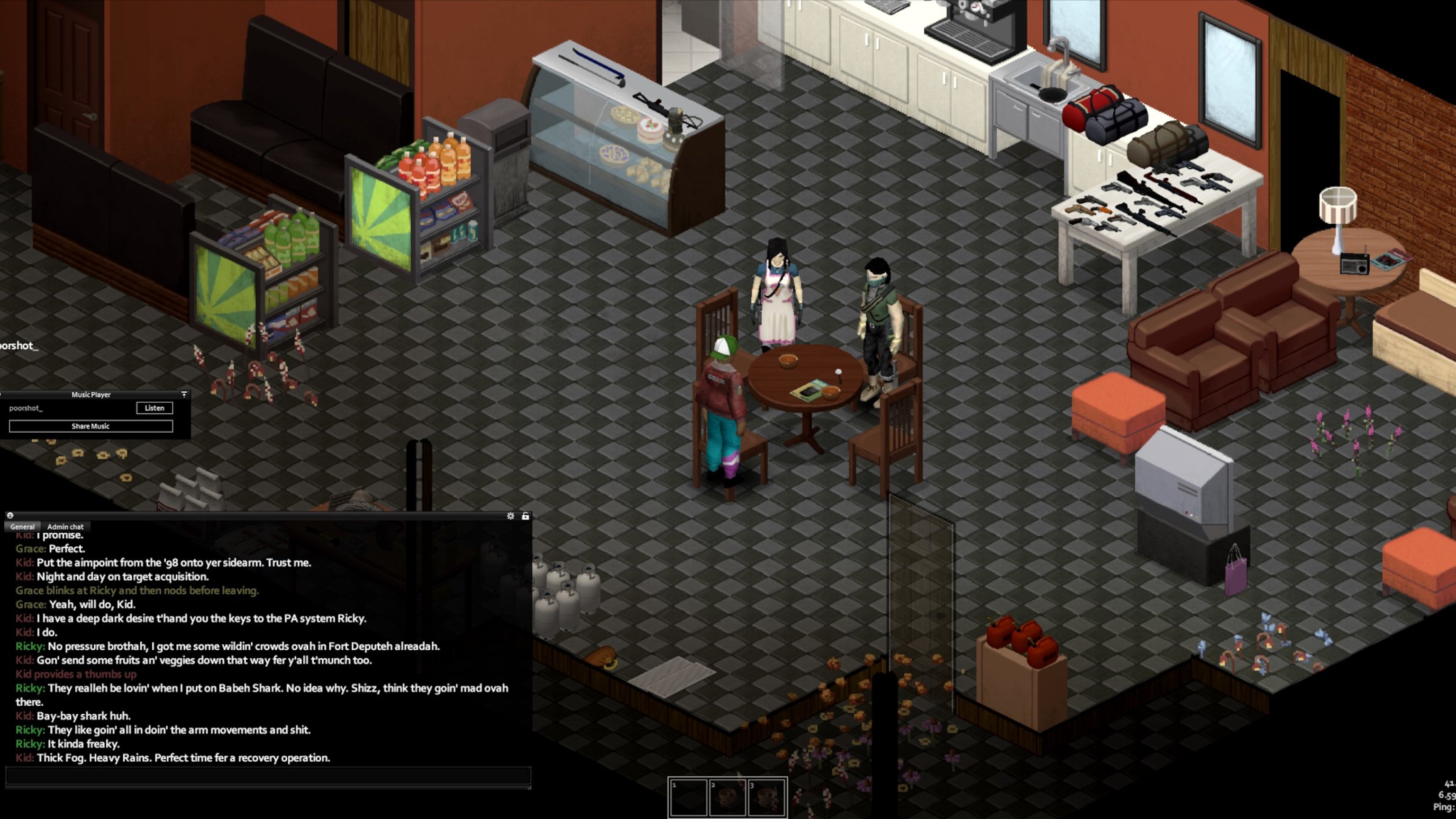The height and width of the screenshot is (819, 1456).
Task: Select hotbar slot 3 item
Action: 766,797
